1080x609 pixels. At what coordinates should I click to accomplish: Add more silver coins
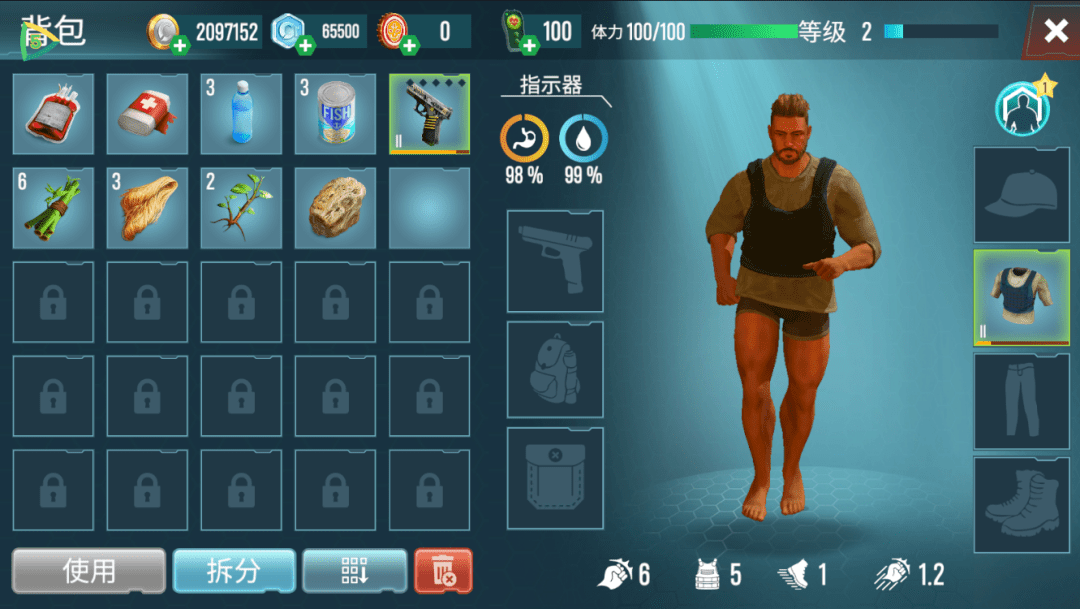(180, 45)
